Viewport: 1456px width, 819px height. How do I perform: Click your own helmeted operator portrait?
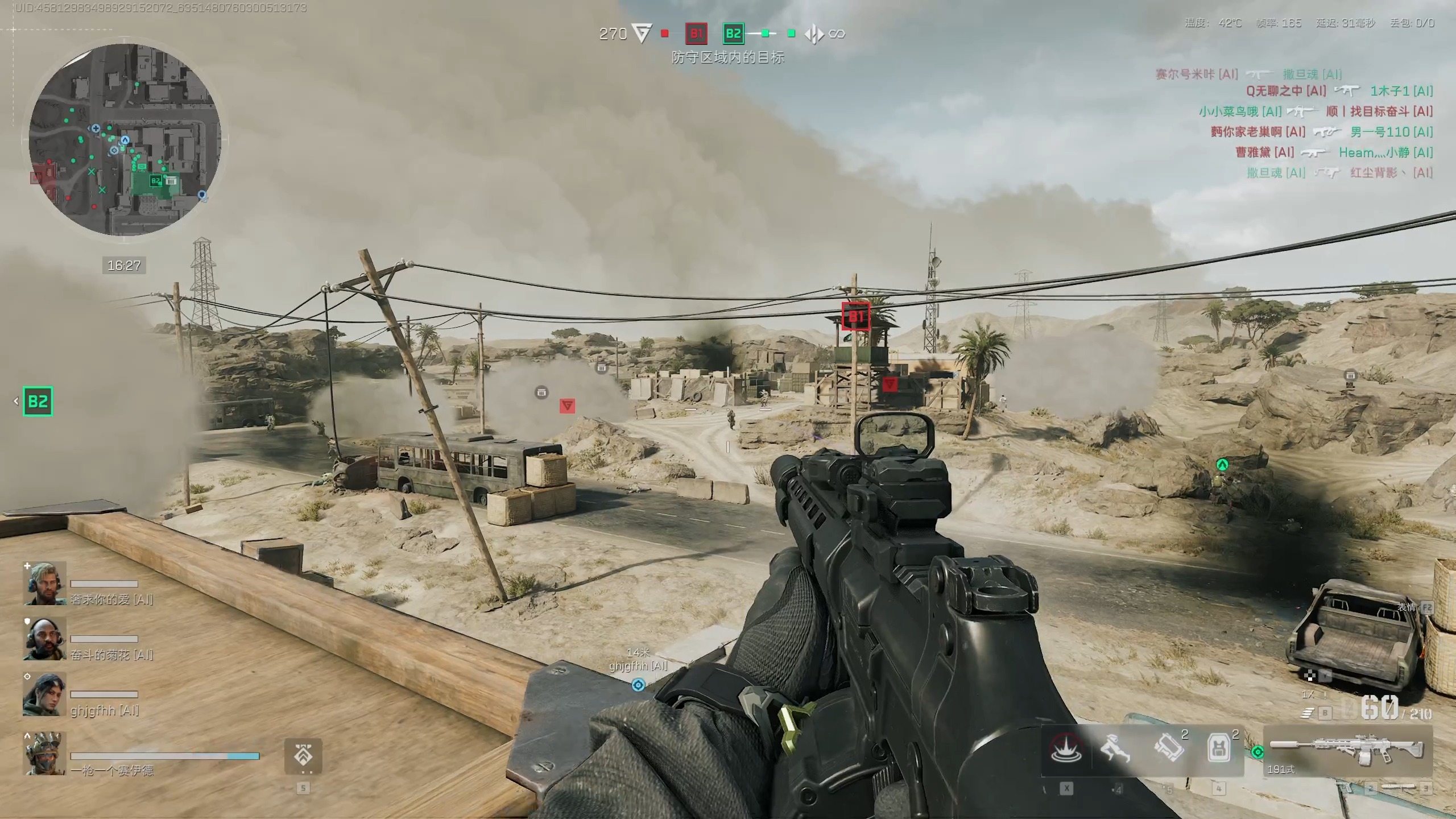pos(44,754)
